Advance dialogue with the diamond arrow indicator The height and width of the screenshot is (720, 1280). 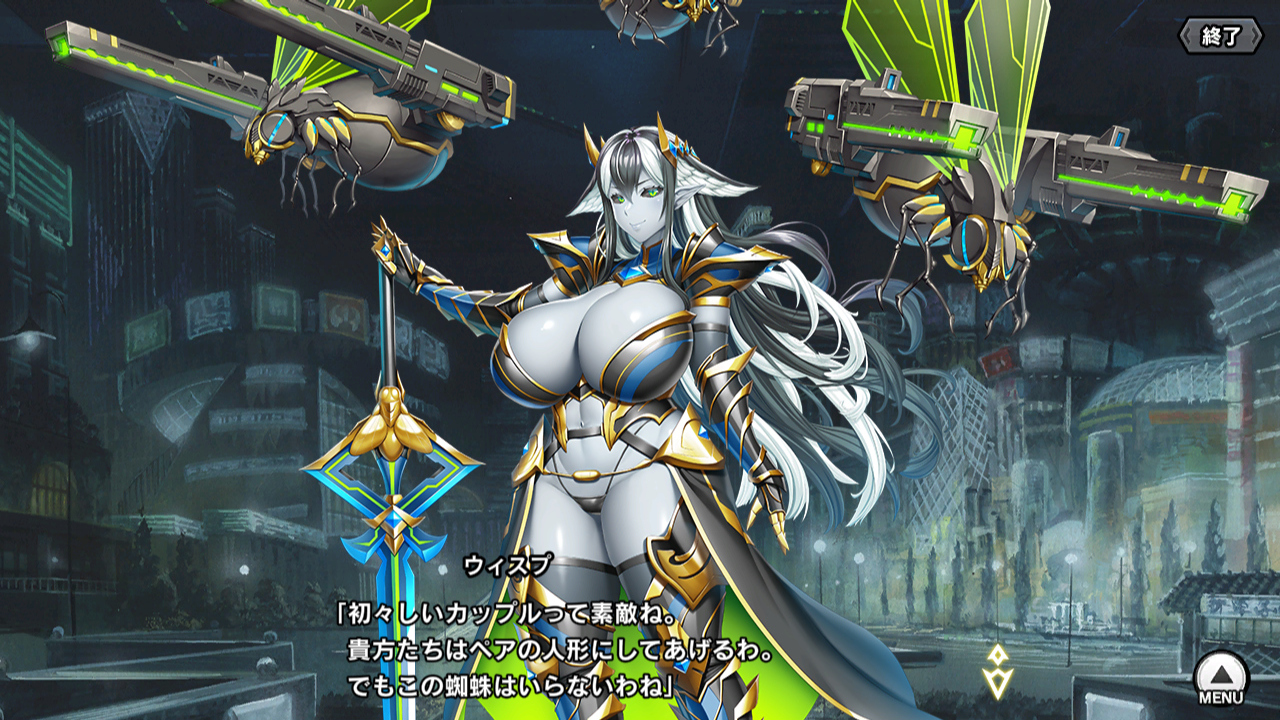click(x=997, y=671)
